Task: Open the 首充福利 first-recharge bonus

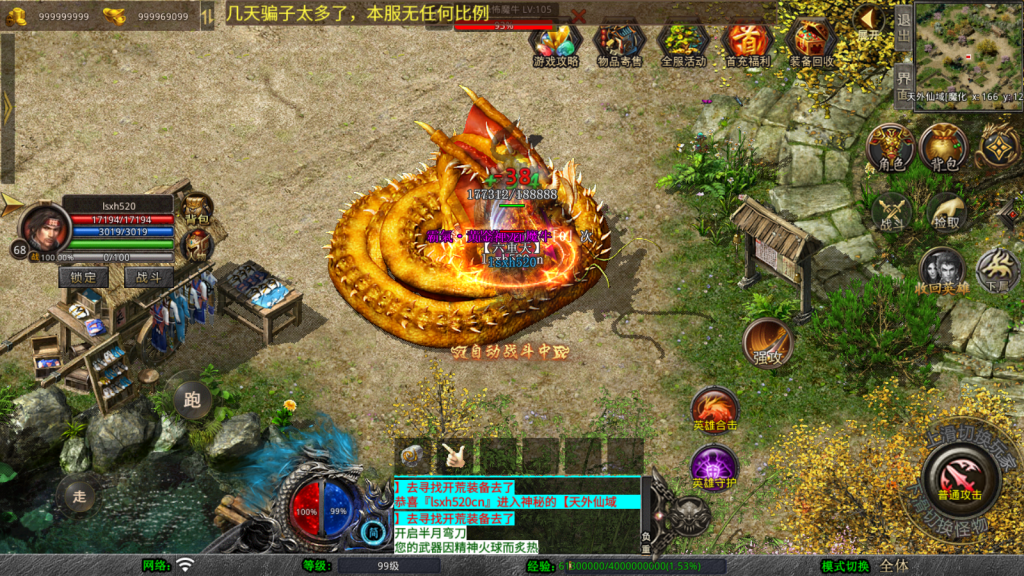Action: tap(747, 42)
